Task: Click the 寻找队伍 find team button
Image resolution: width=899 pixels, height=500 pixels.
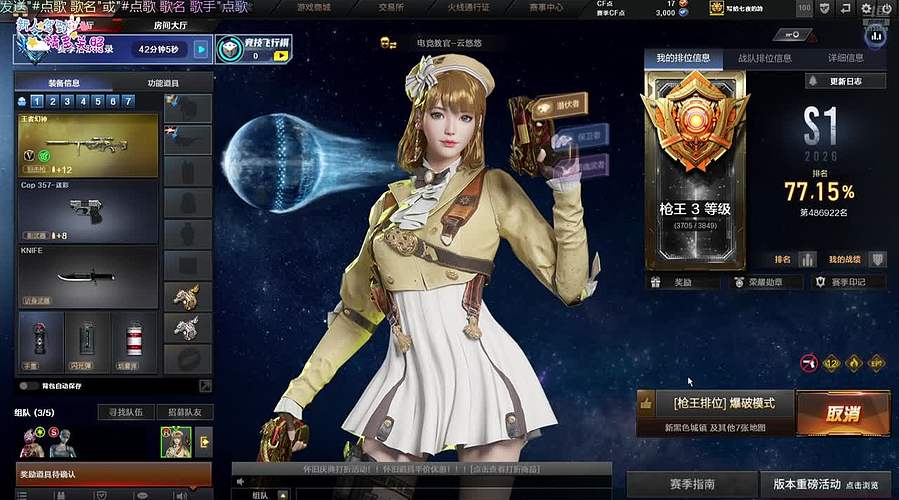Action: click(125, 412)
